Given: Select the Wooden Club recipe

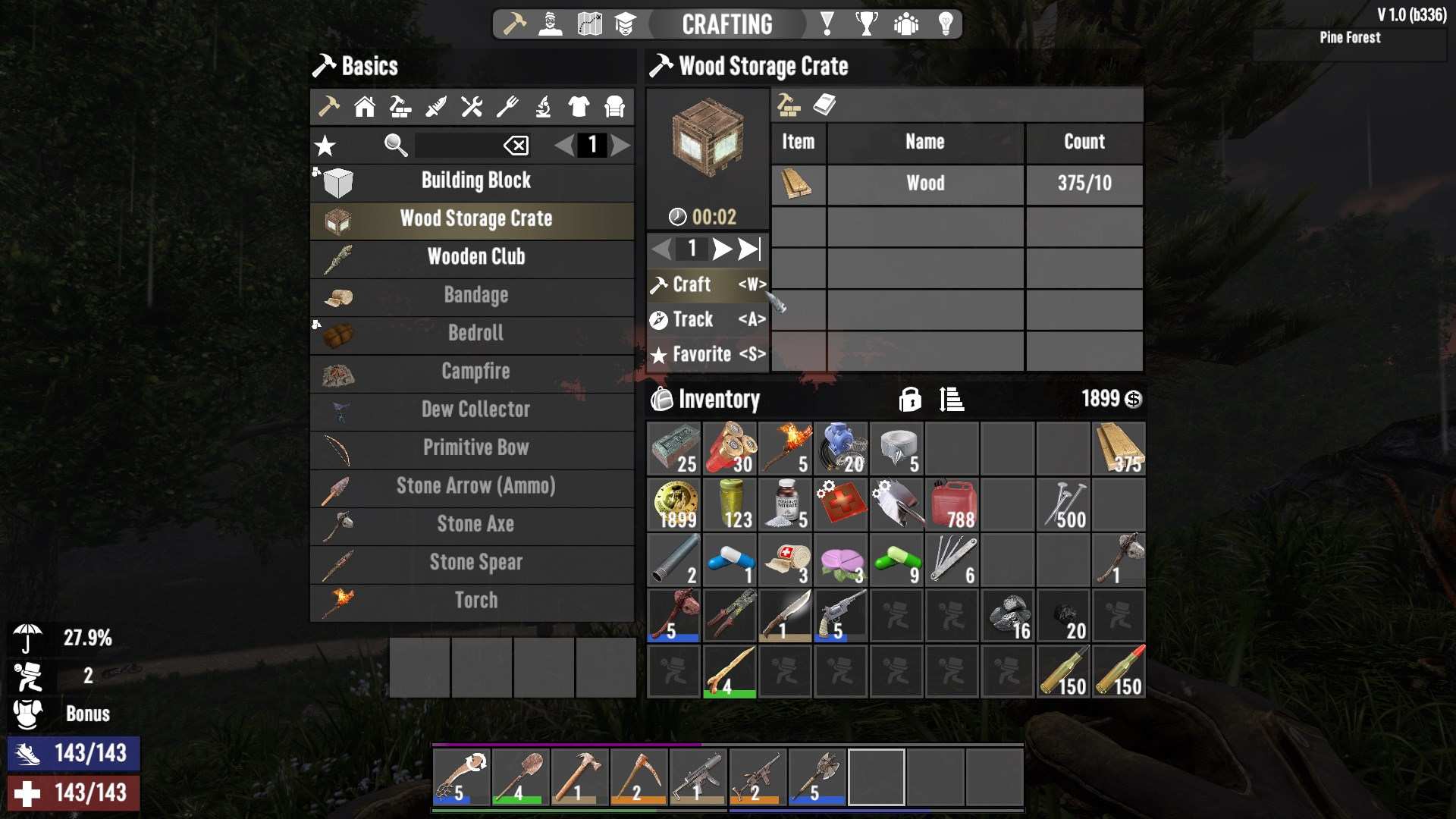Looking at the screenshot, I should [475, 257].
